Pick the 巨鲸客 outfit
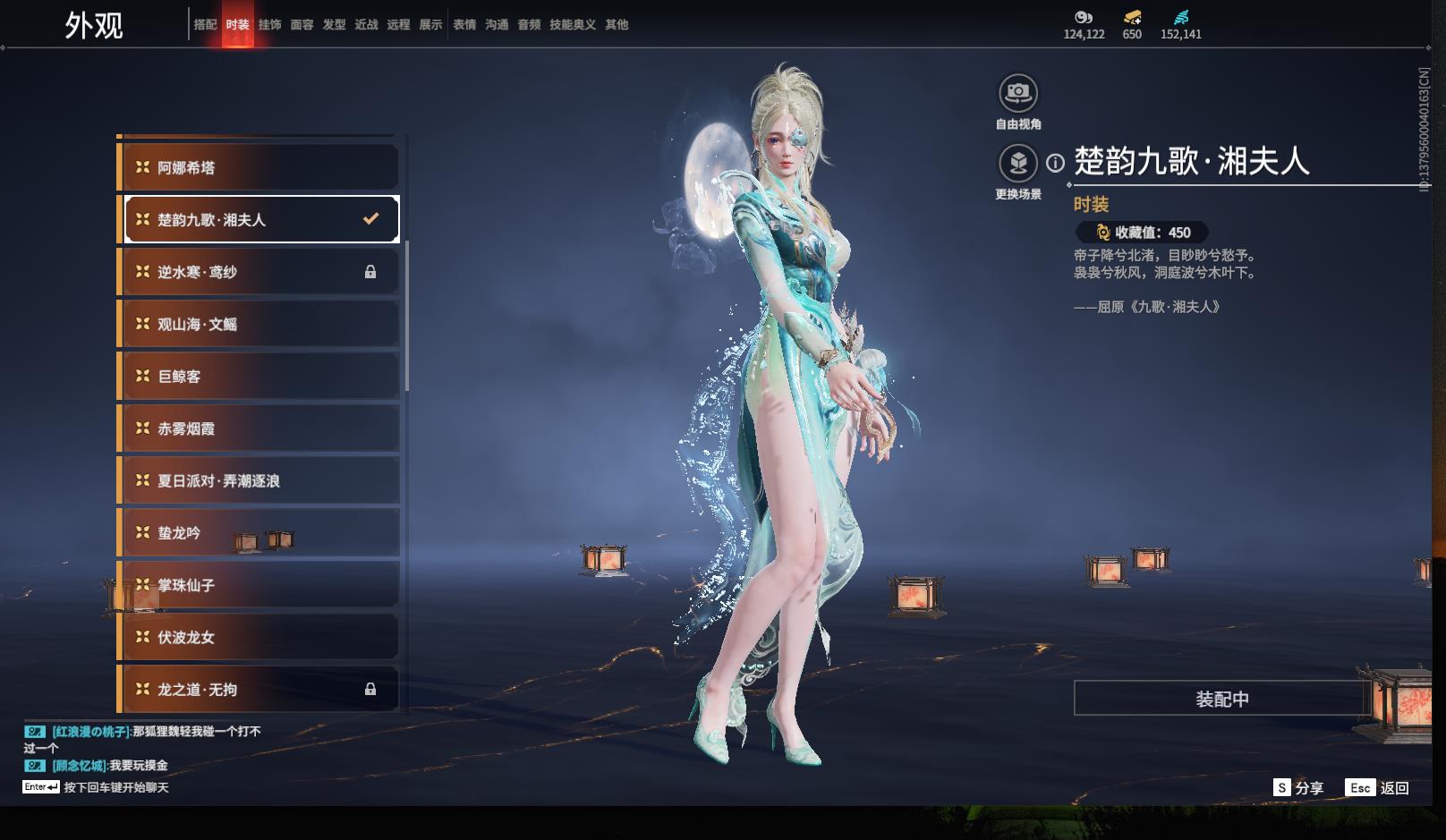 259,377
